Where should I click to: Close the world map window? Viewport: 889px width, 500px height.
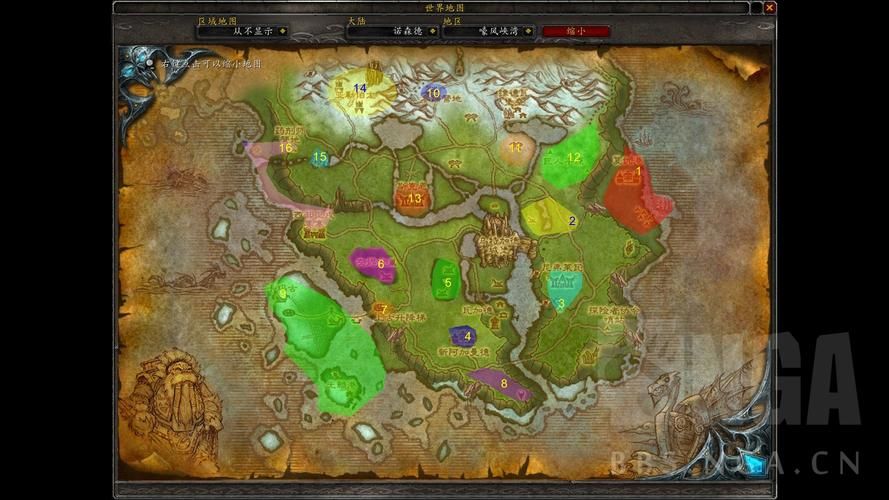(x=769, y=8)
